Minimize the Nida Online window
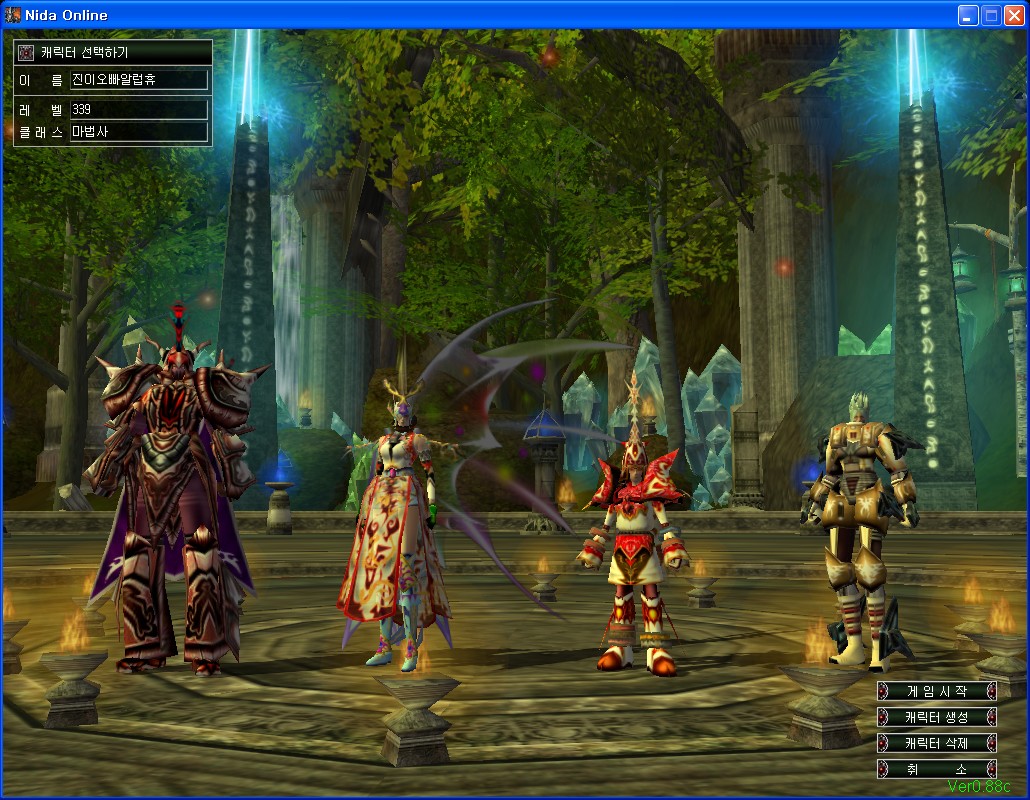Screen dimensions: 1030x800 968,15
